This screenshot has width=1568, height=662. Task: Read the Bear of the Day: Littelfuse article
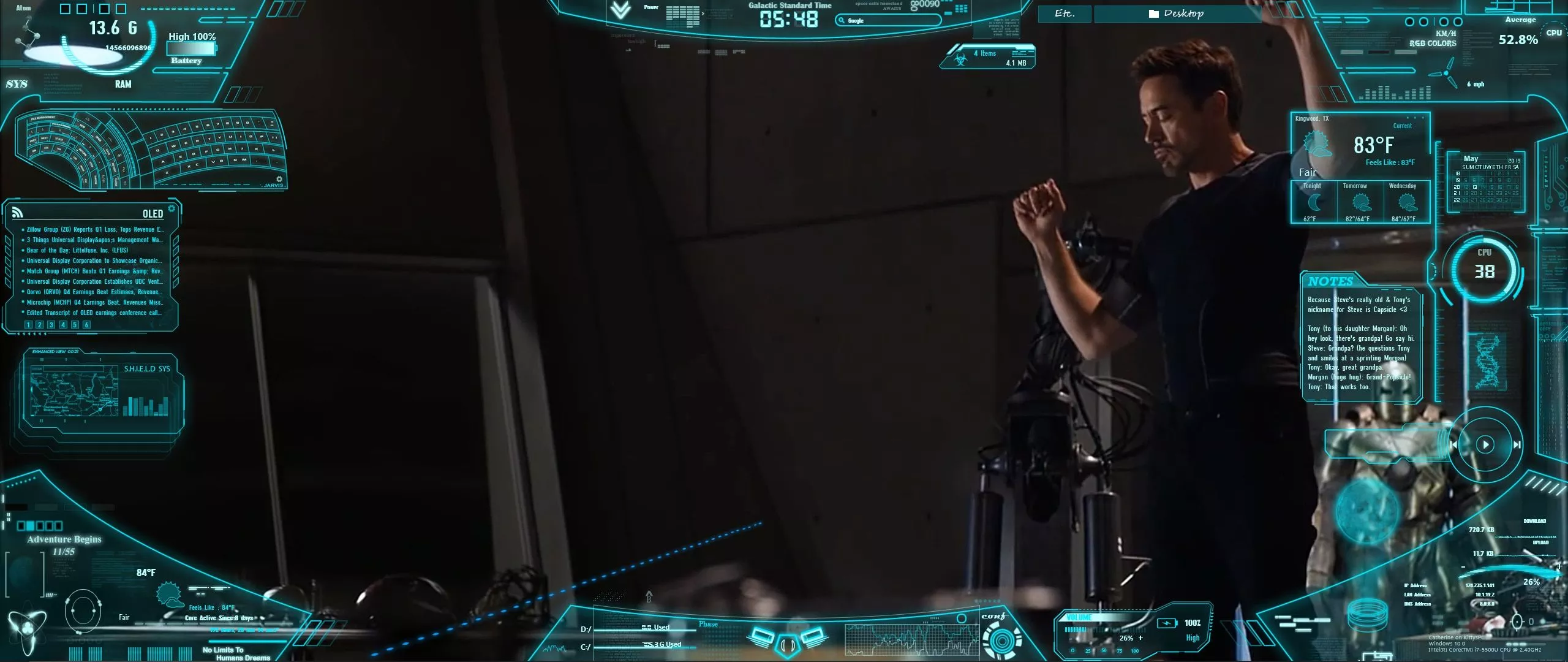(77, 250)
